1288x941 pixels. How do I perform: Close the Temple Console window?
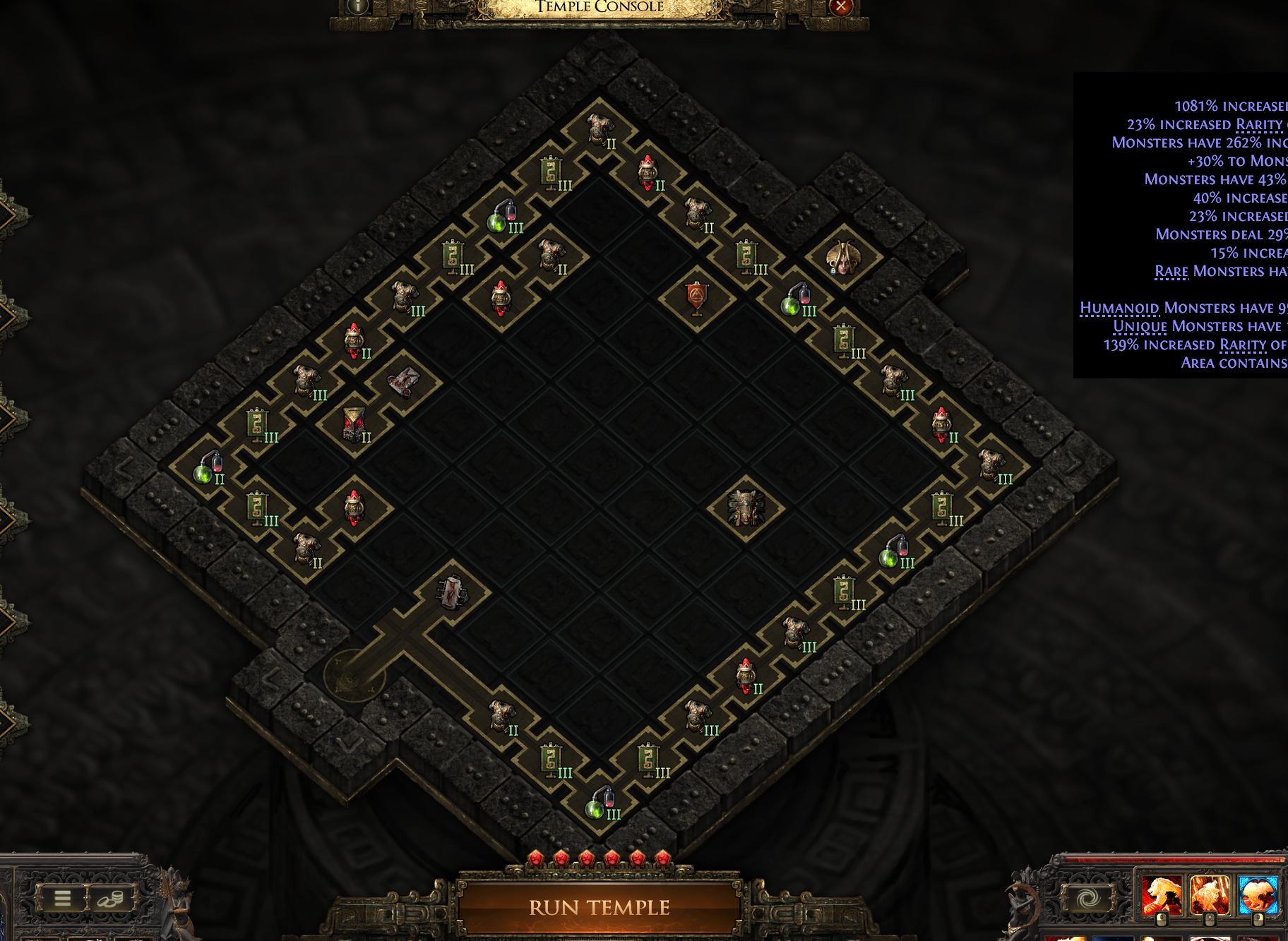pyautogui.click(x=840, y=7)
